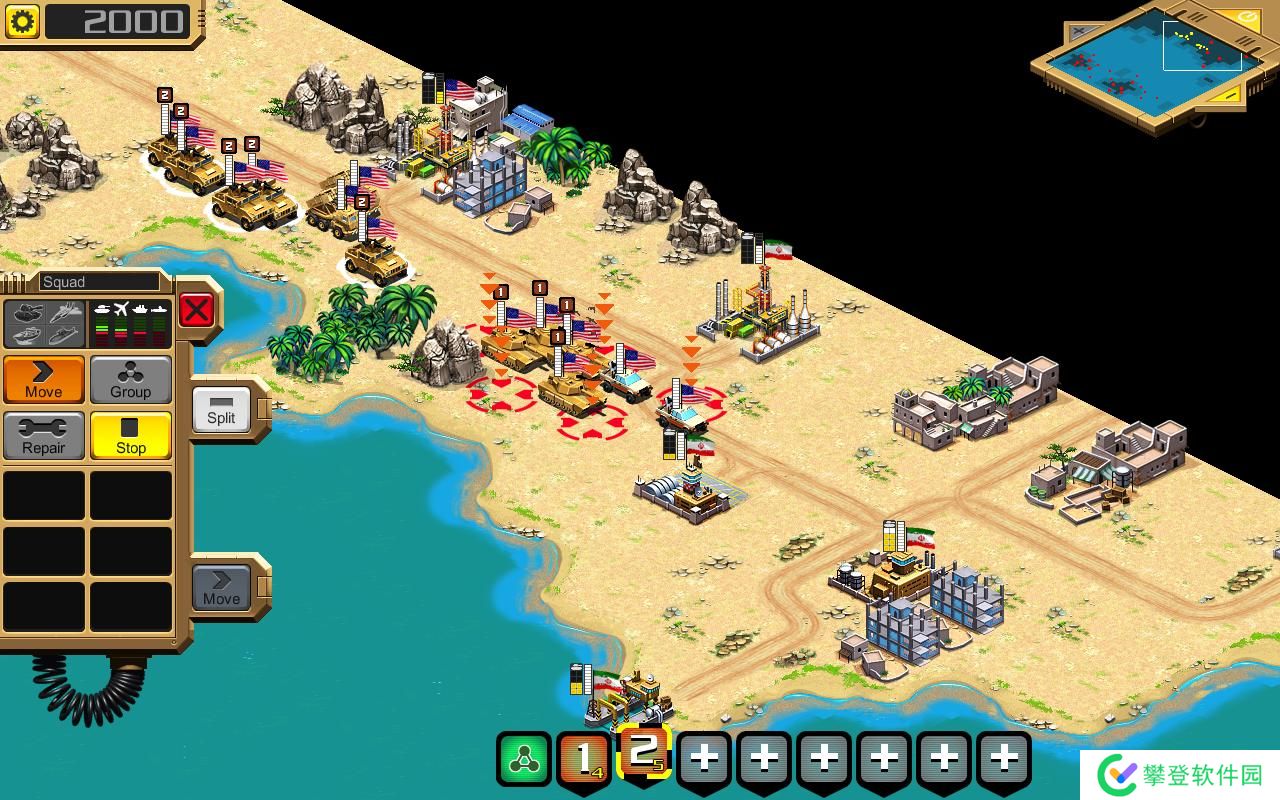Viewport: 1280px width, 800px height.
Task: Click the grey Move side-tab button
Action: tap(221, 587)
